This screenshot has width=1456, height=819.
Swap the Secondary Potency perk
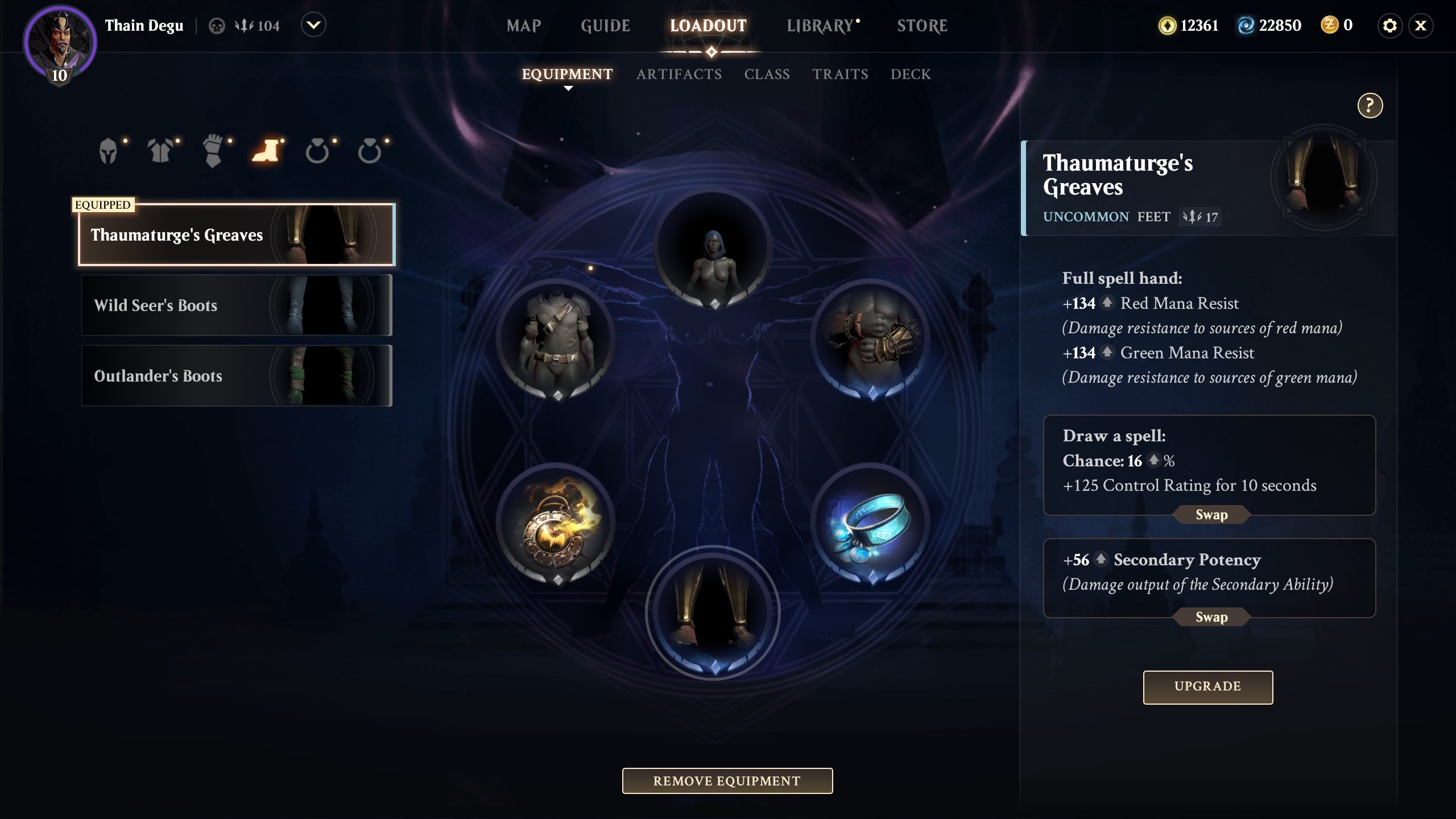(1211, 617)
